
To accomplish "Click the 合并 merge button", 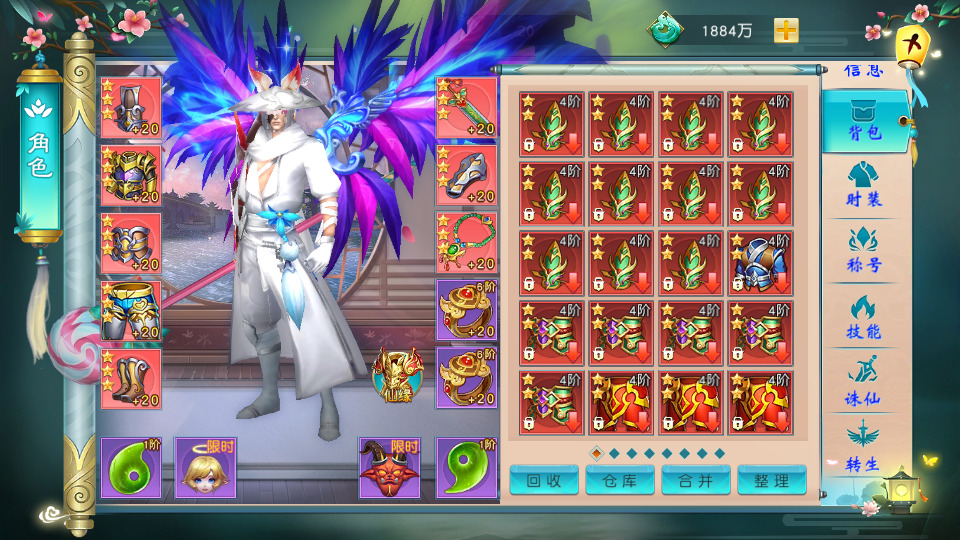I will pyautogui.click(x=696, y=480).
